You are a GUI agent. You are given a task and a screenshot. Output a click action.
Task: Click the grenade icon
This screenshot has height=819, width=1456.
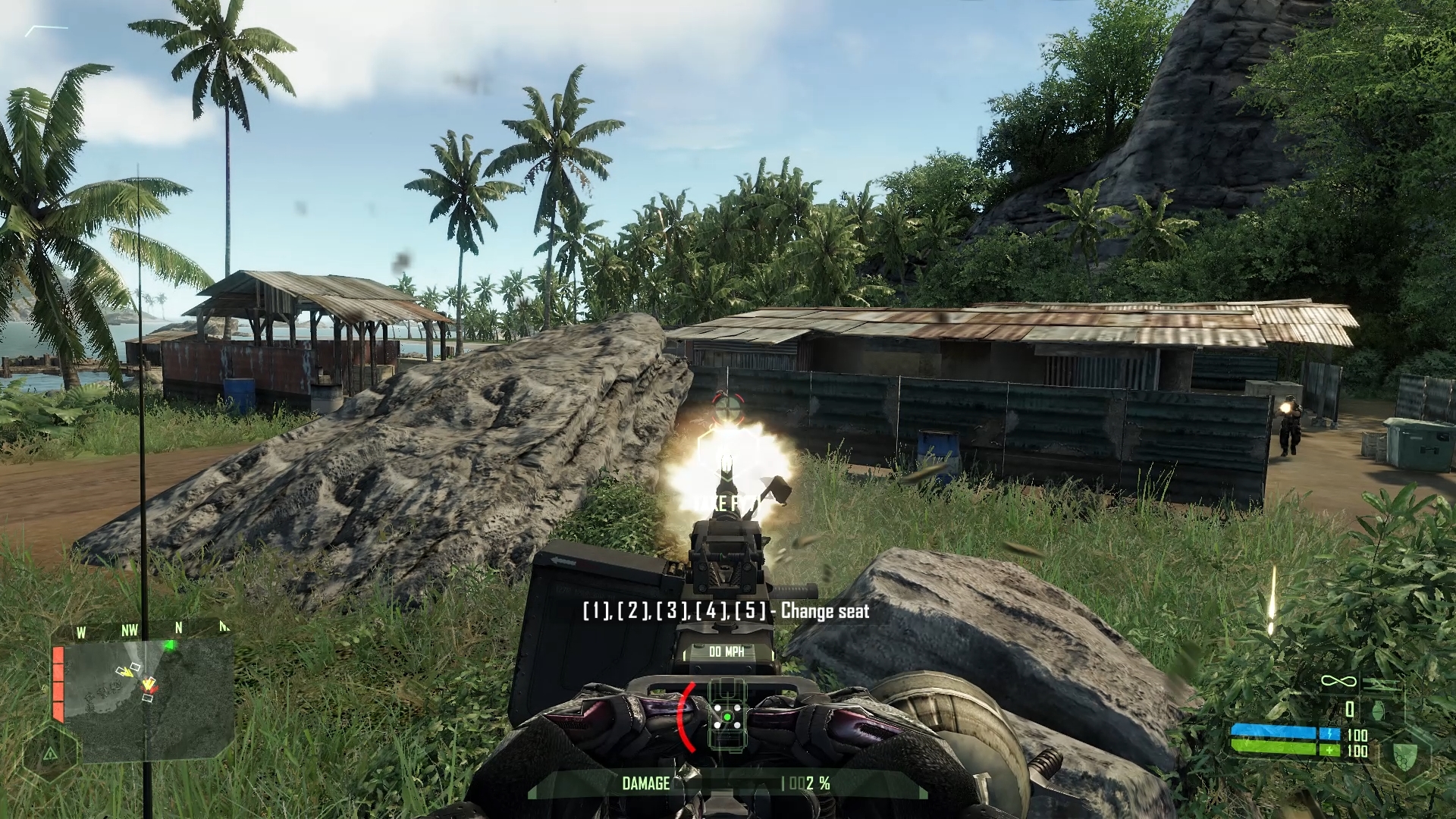1378,710
